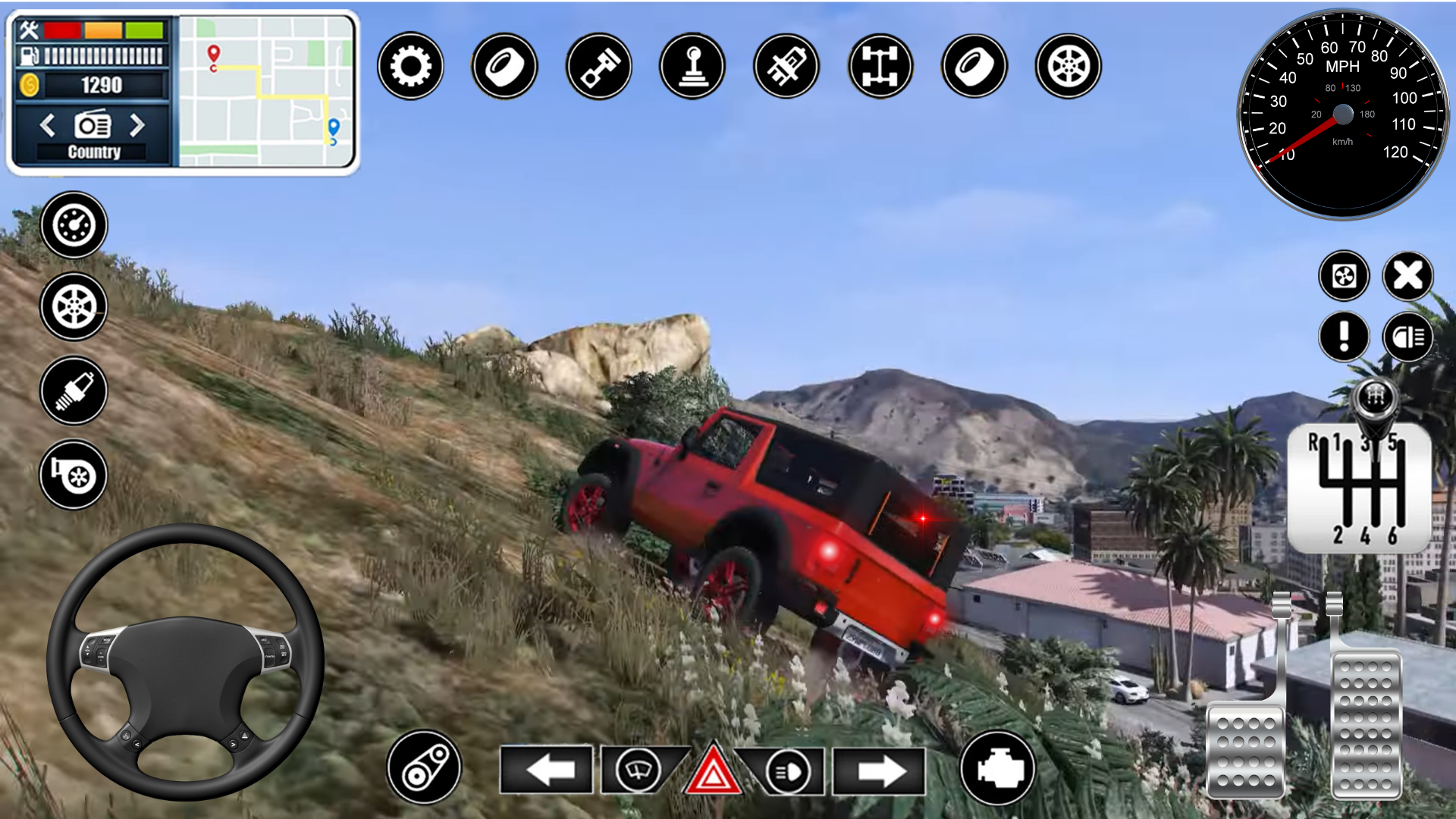Open the speedometer icon on left sidebar
1456x819 pixels.
73,224
